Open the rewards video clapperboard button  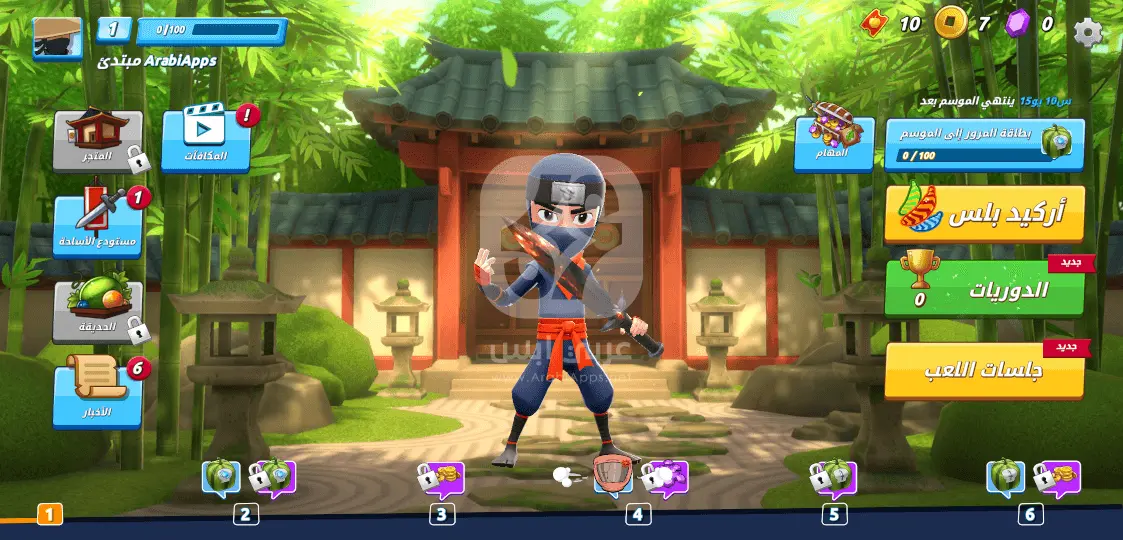click(205, 140)
